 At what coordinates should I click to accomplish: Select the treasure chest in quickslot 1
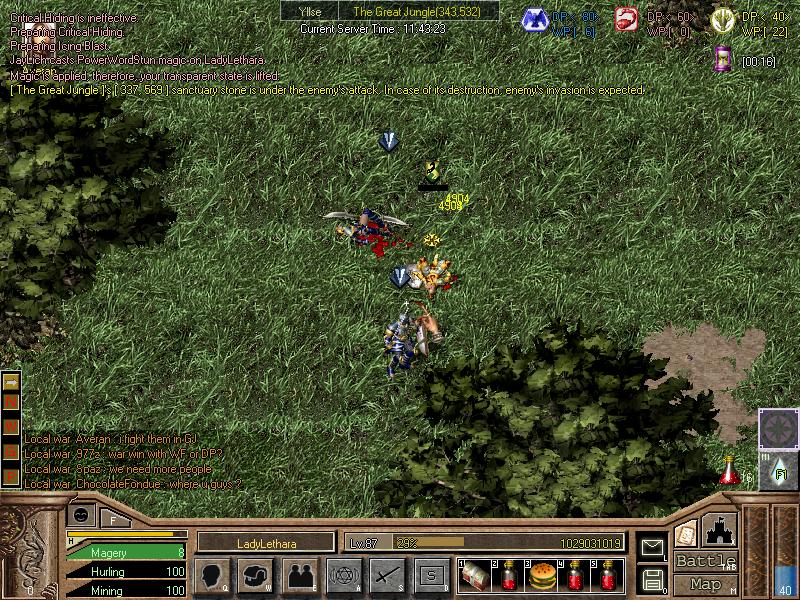point(475,576)
